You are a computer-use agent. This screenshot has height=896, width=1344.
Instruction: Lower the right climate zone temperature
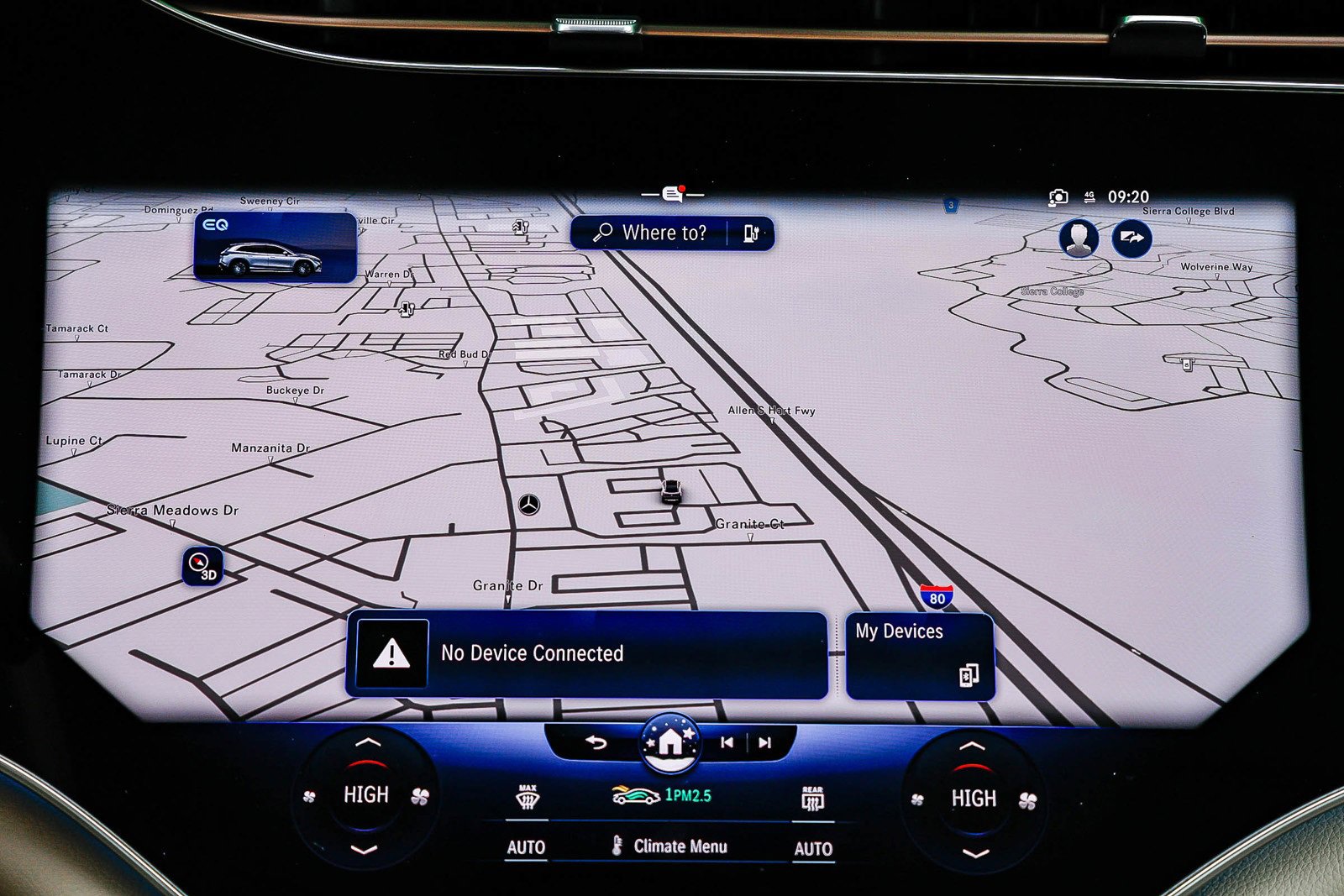[x=974, y=854]
